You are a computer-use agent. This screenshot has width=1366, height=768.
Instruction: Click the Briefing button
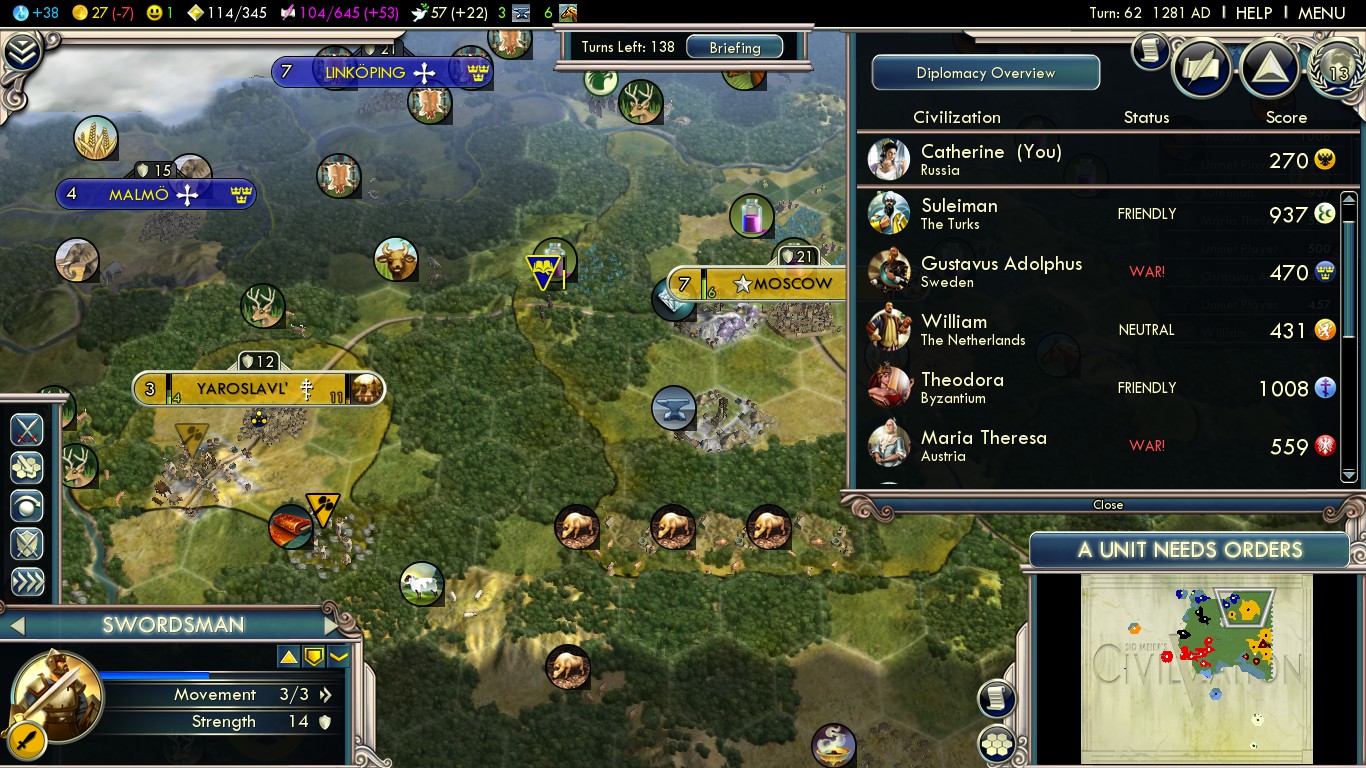tap(735, 47)
